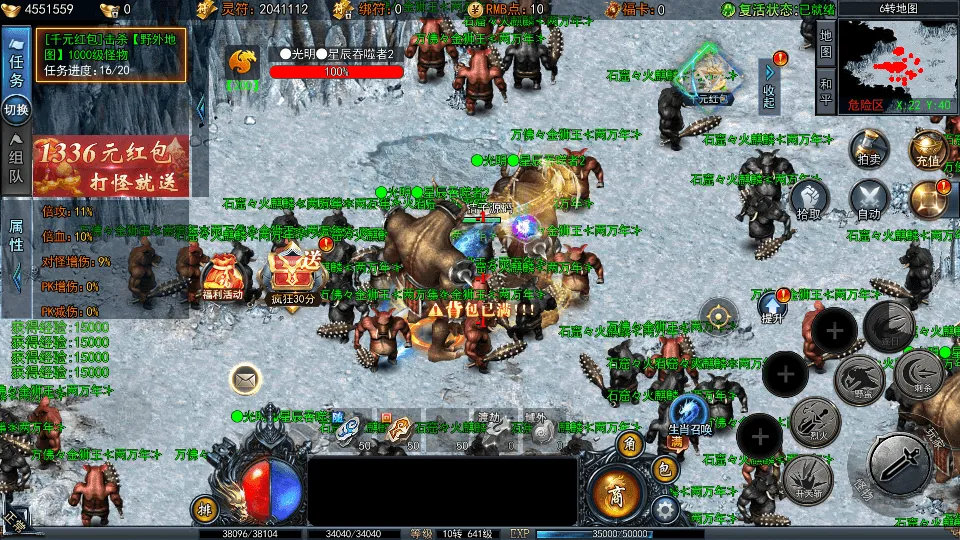Collapse the menu with the 收起 button
Screen dimensions: 960x540
pyautogui.click(x=769, y=85)
